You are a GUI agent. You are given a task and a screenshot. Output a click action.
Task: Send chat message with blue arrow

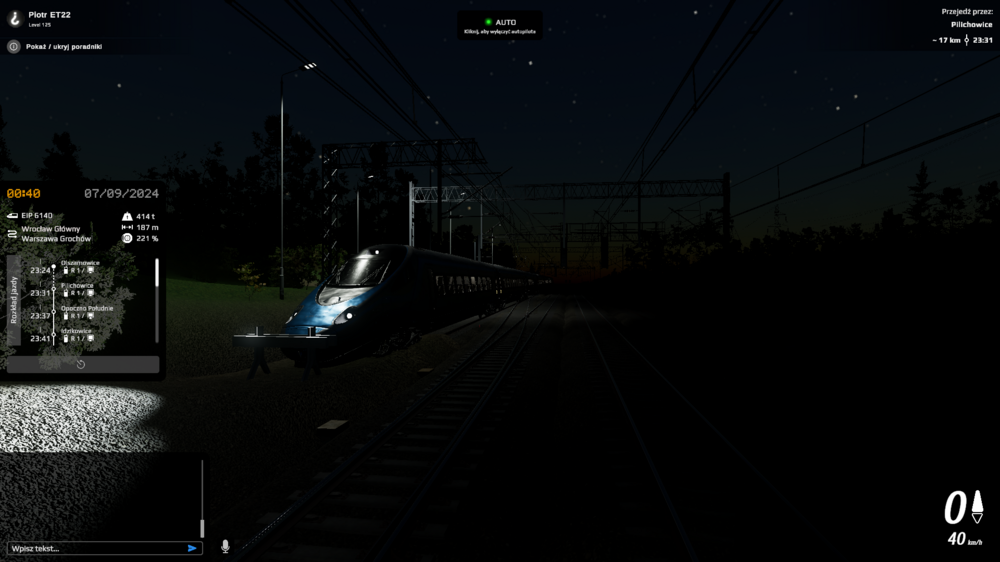192,548
